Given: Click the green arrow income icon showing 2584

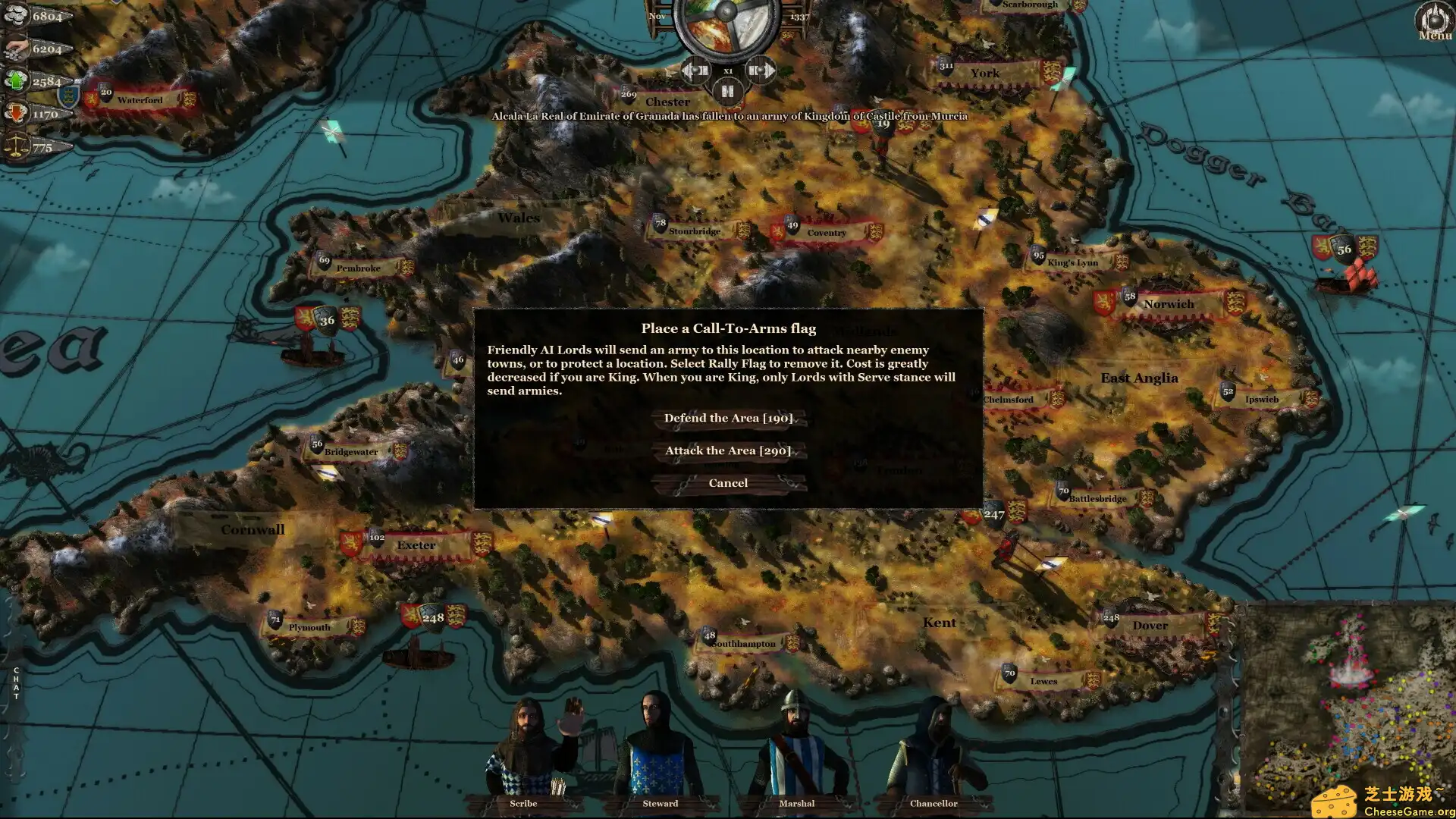Looking at the screenshot, I should (17, 81).
